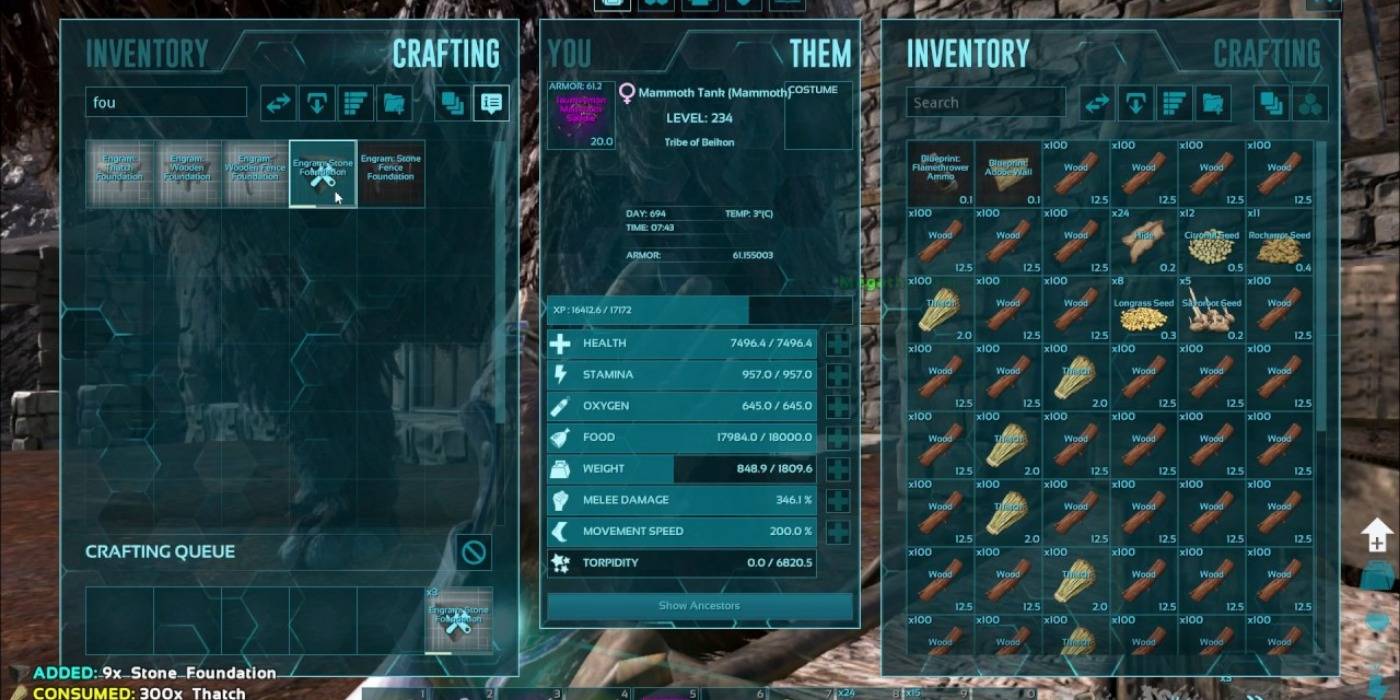The image size is (1400, 700).
Task: Focus the mammoth inventory Search field
Action: (x=985, y=102)
